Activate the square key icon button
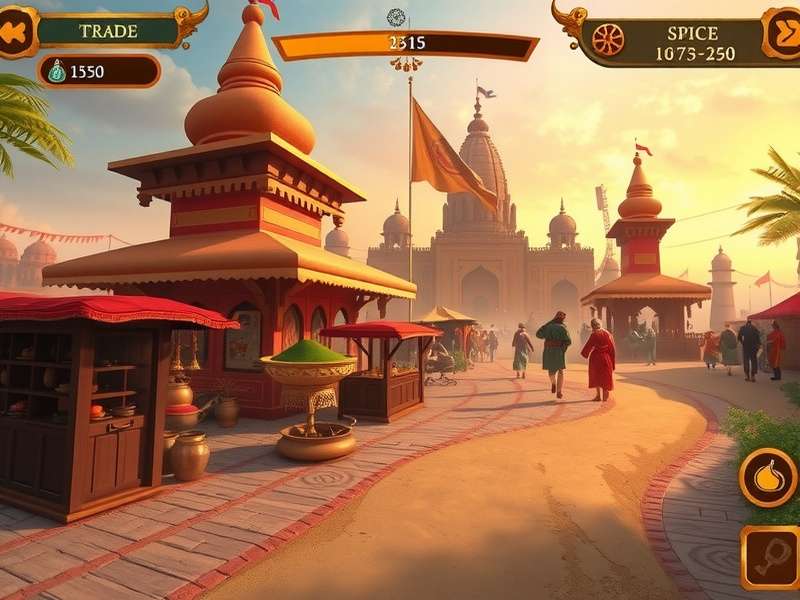The height and width of the screenshot is (600, 800). [771, 557]
